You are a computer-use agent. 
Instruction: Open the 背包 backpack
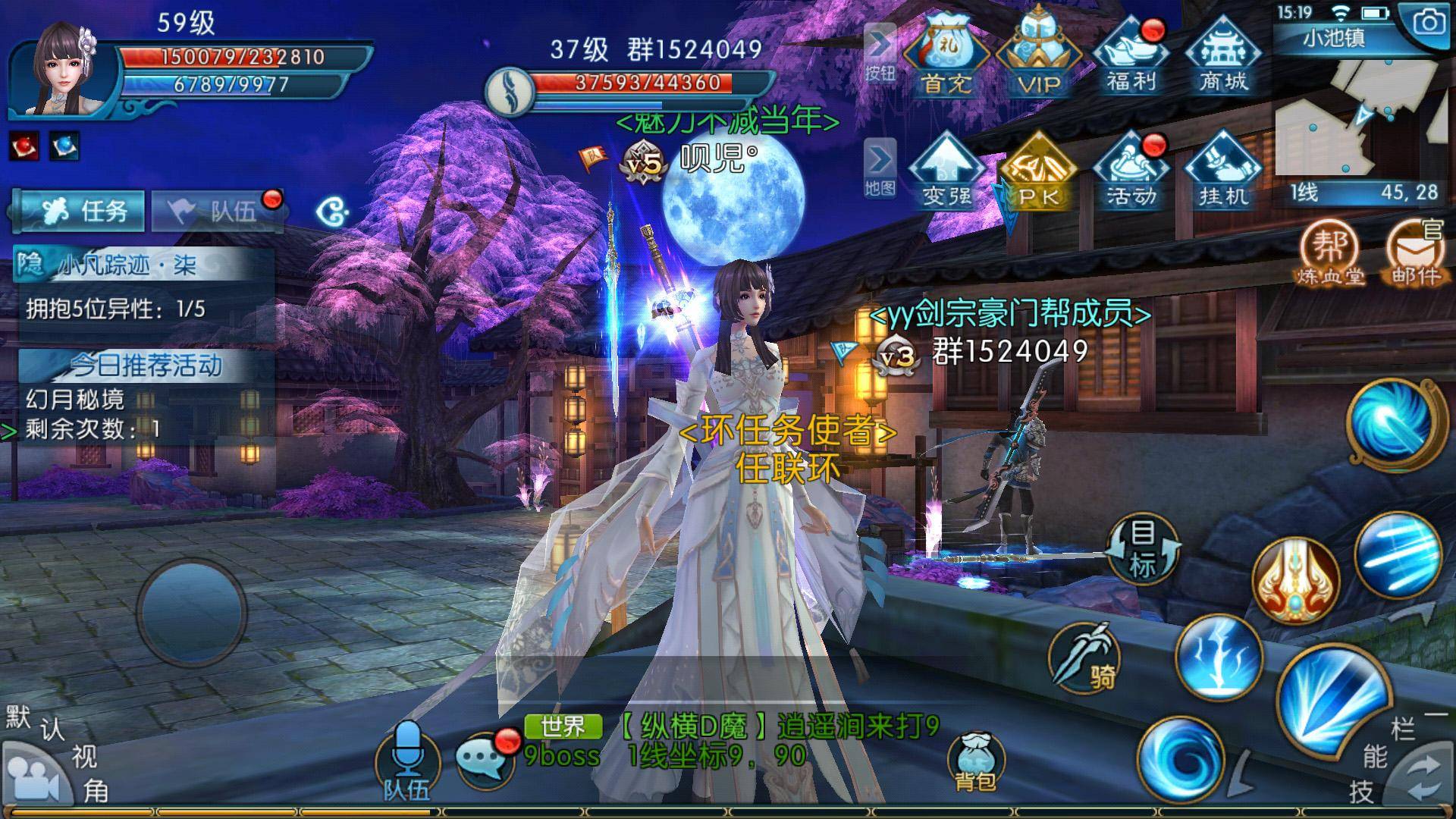click(x=975, y=762)
